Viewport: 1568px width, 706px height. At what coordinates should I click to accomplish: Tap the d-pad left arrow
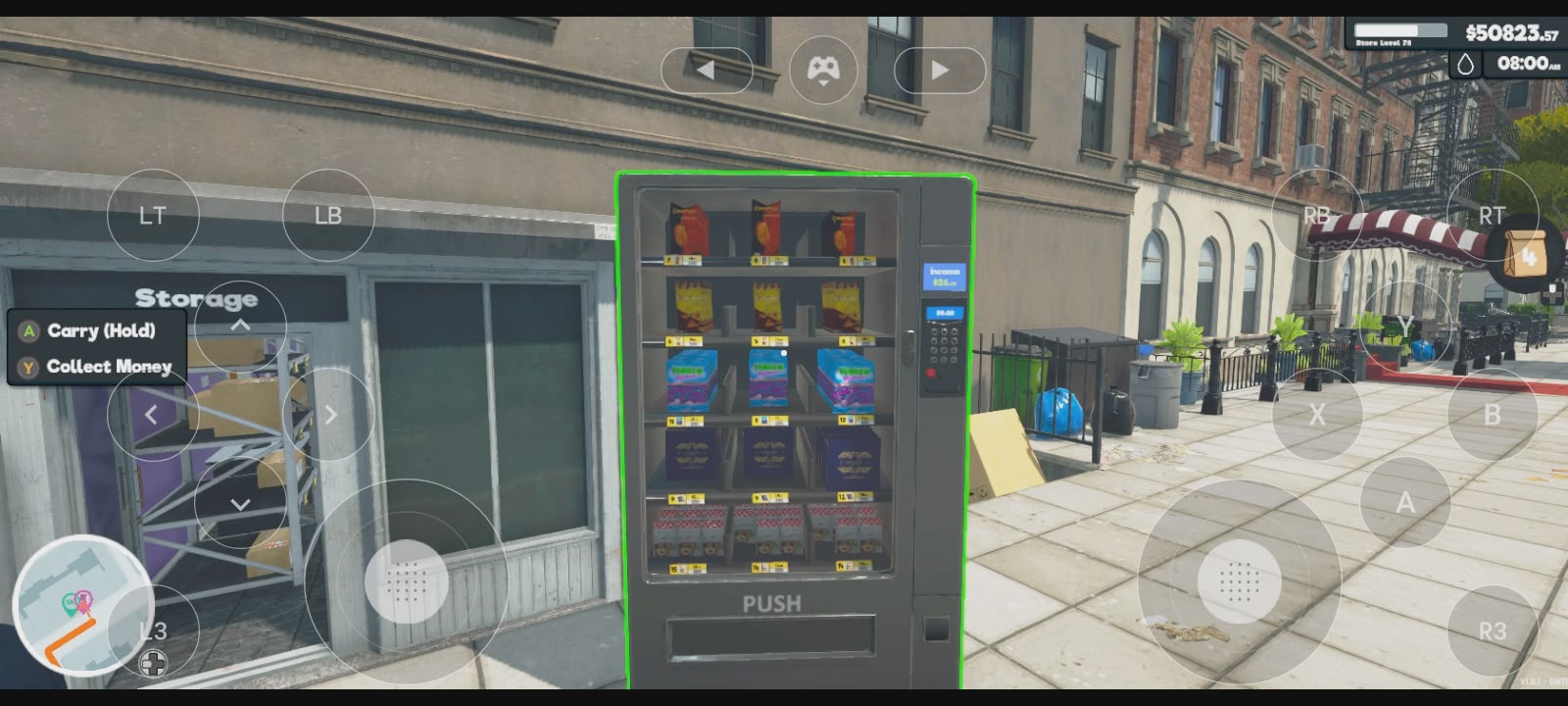tap(152, 415)
